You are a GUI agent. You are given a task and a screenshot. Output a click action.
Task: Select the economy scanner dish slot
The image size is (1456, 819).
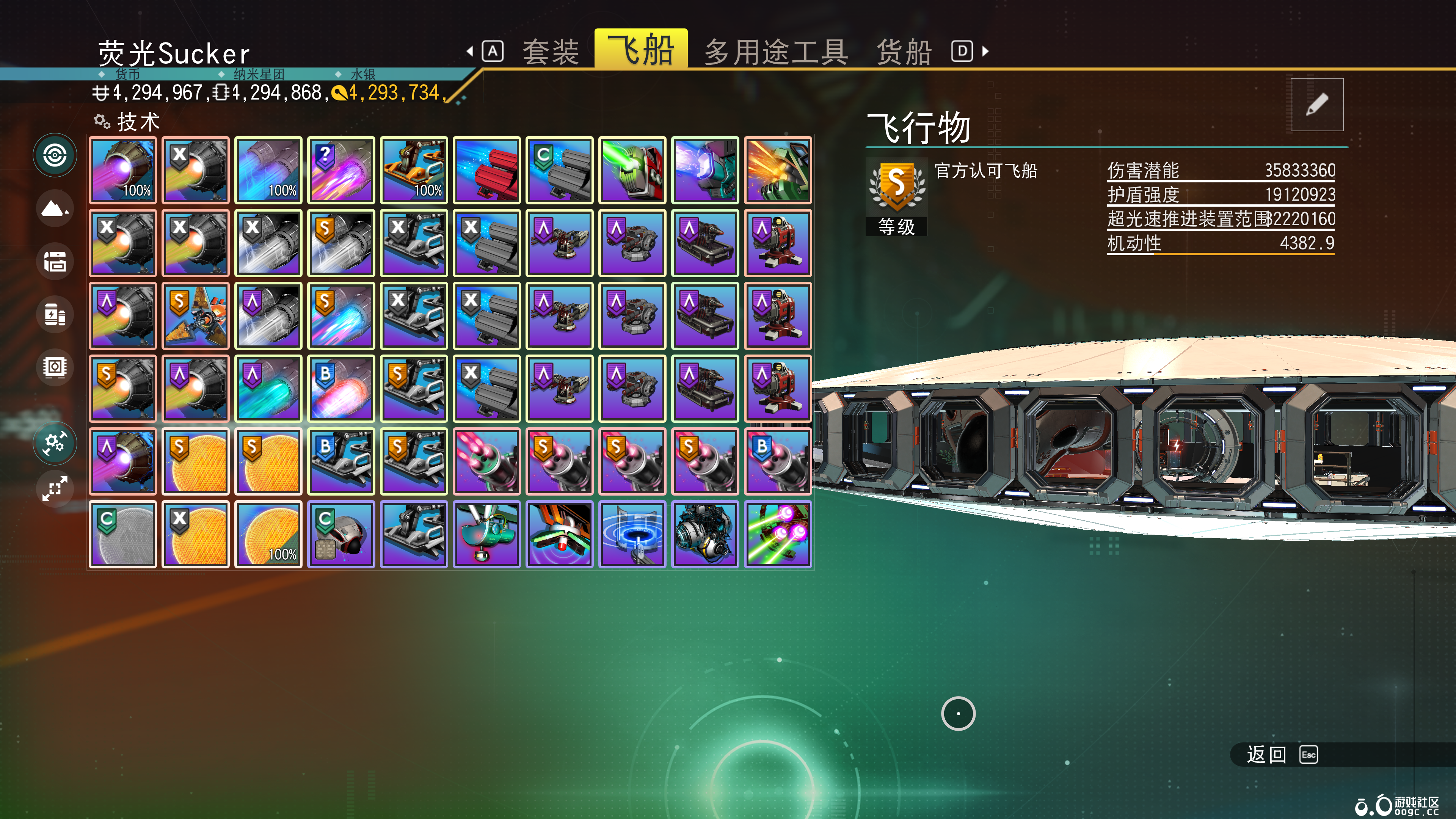(x=486, y=534)
